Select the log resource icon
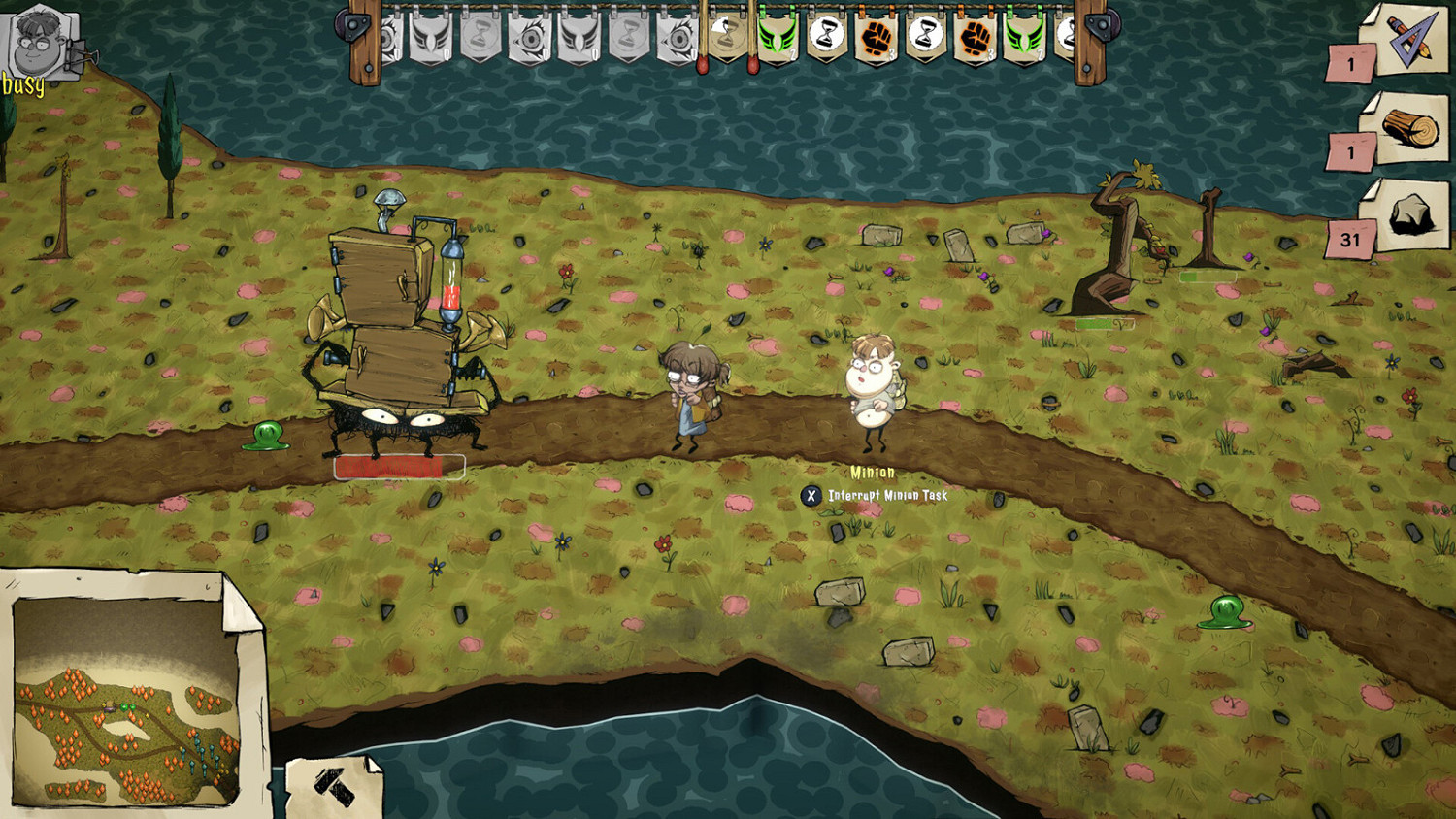The width and height of the screenshot is (1456, 819). click(x=1408, y=126)
